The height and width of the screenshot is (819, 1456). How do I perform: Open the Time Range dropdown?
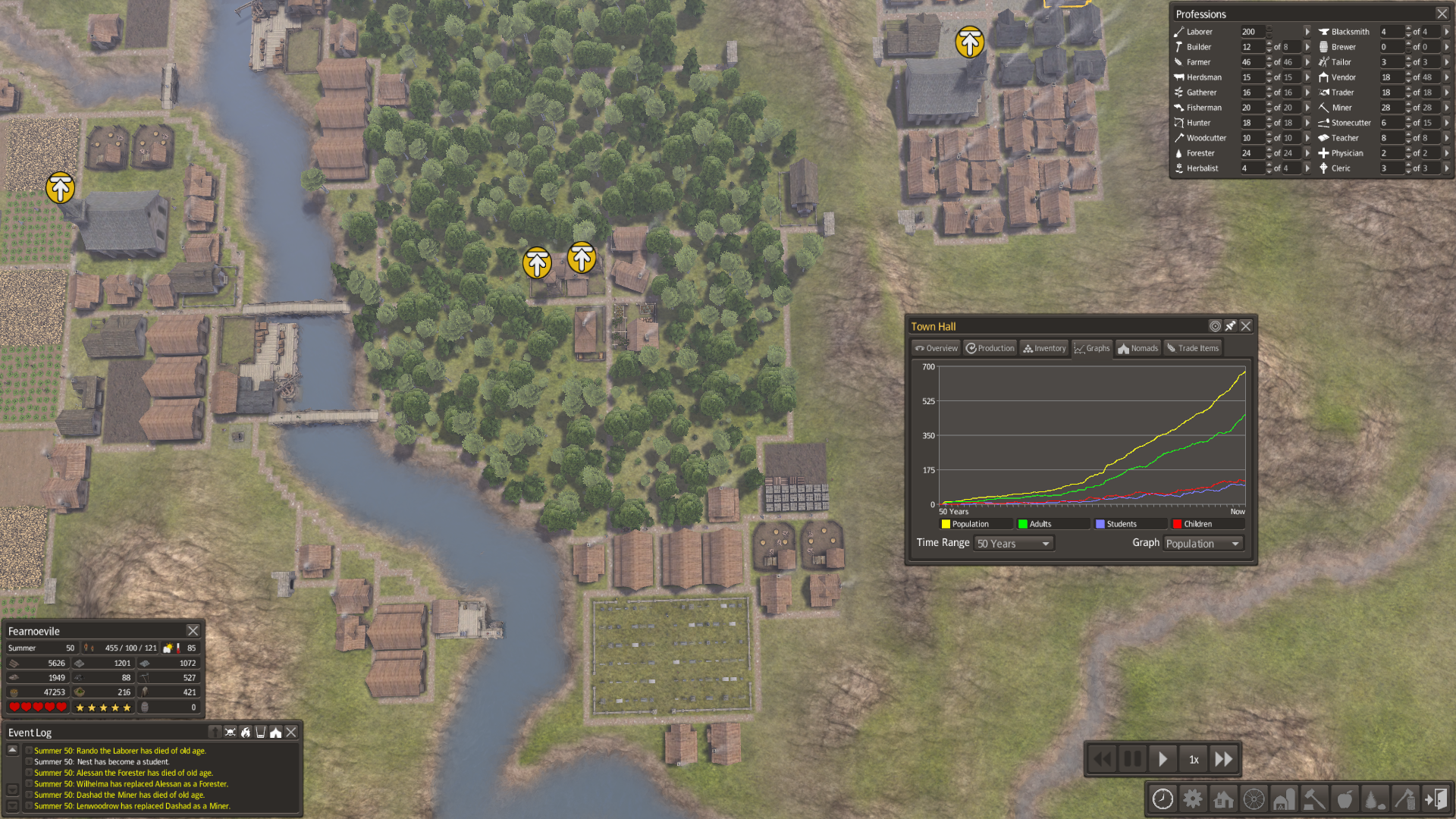coord(1013,544)
